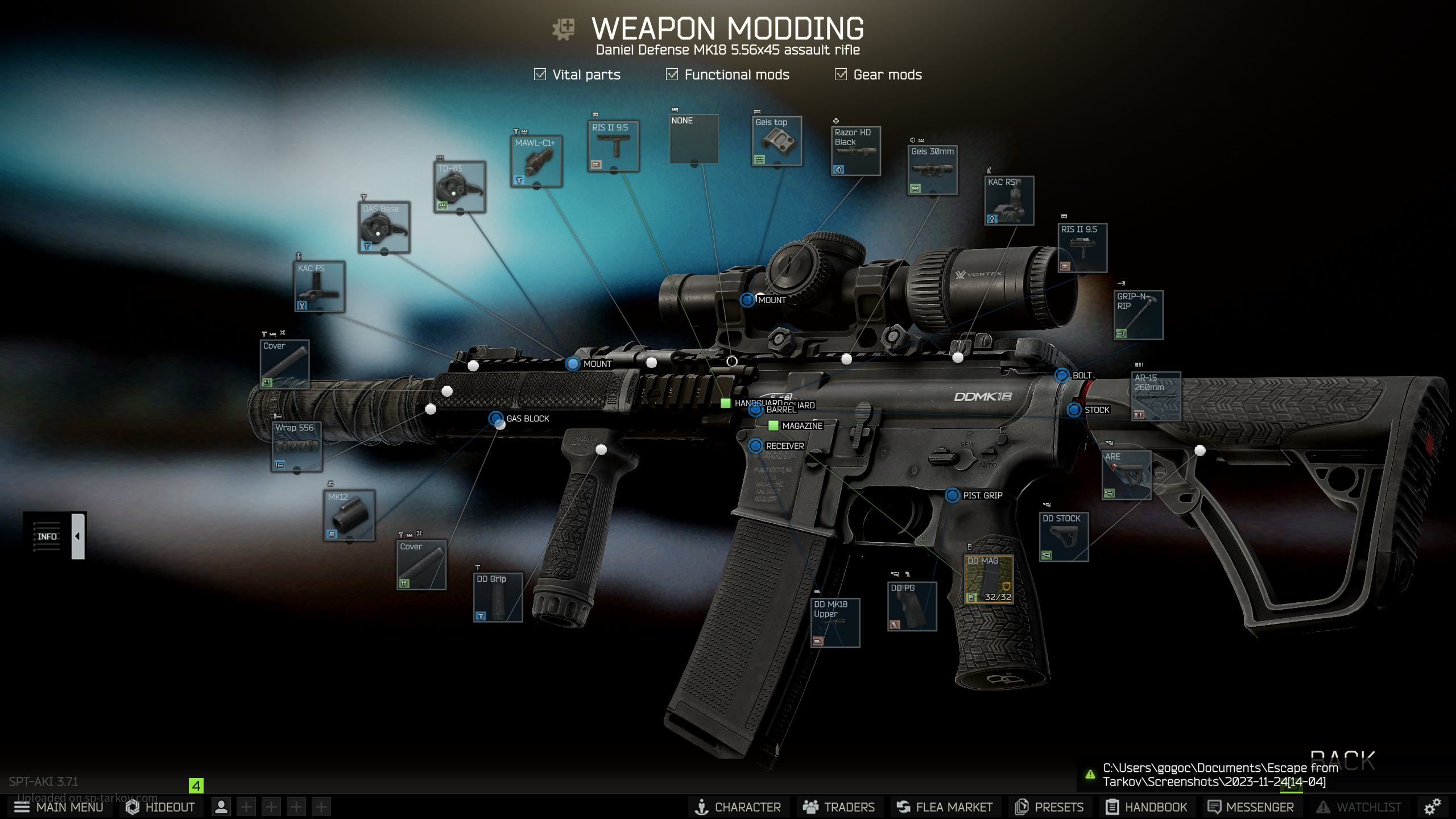This screenshot has height=819, width=1456.
Task: Open the settings gear icon
Action: tap(1432, 806)
